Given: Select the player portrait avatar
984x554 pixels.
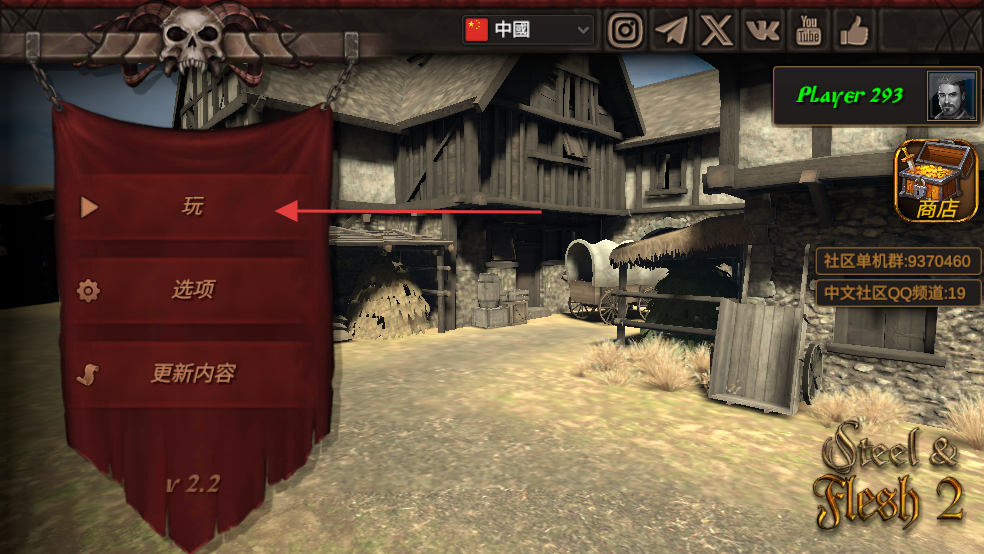Looking at the screenshot, I should point(951,96).
